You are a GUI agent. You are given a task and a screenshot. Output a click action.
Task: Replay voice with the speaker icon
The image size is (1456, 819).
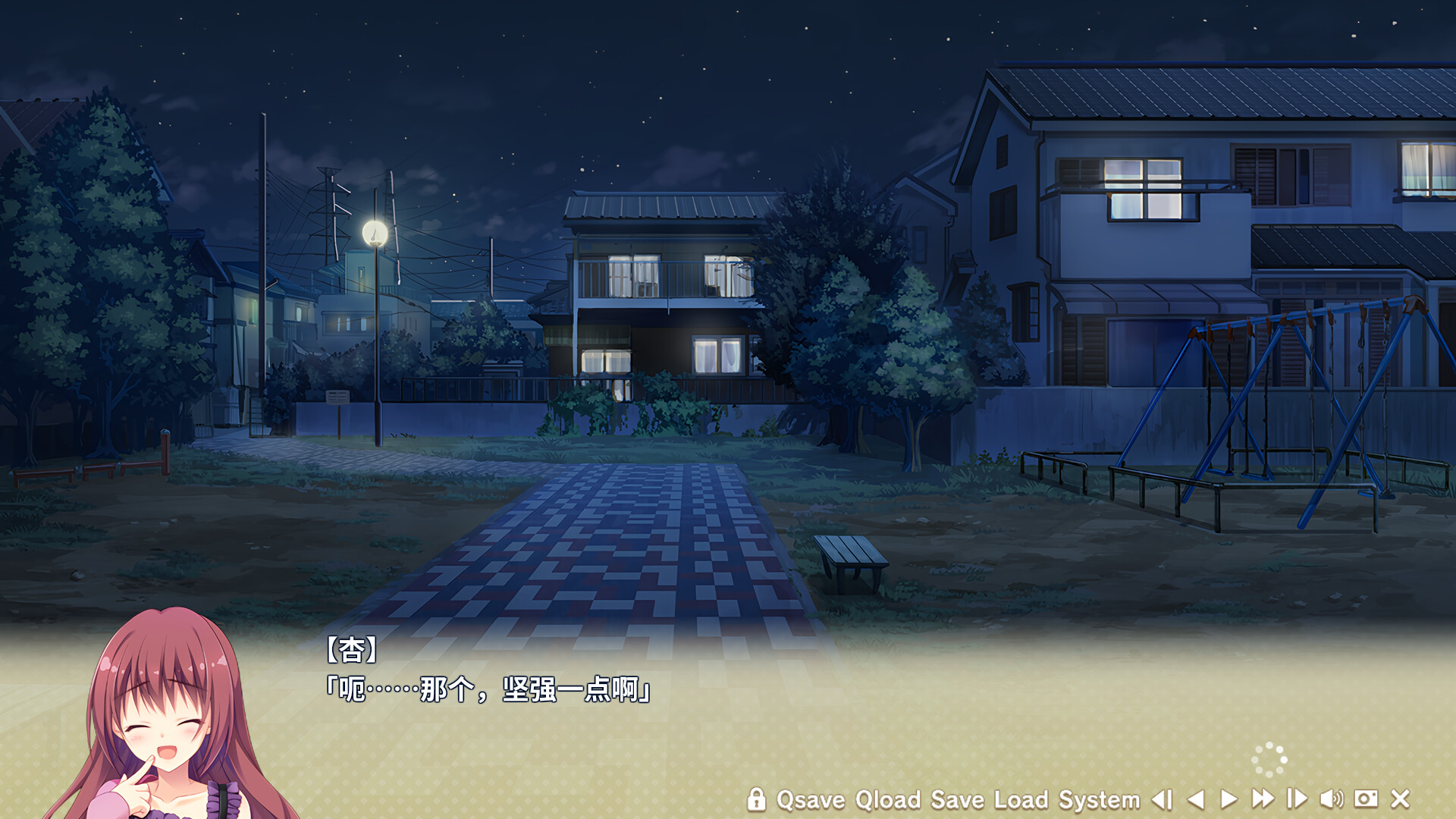point(1331,799)
